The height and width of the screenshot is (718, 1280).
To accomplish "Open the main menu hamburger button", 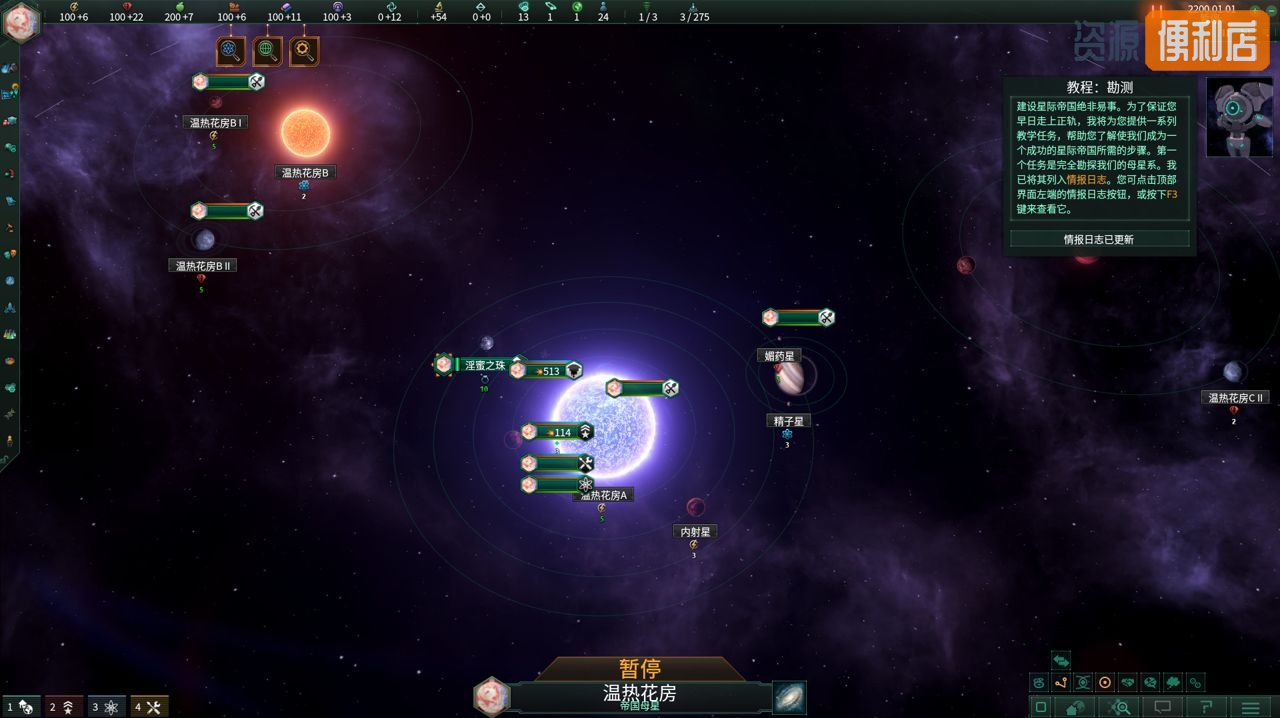I will 1250,708.
